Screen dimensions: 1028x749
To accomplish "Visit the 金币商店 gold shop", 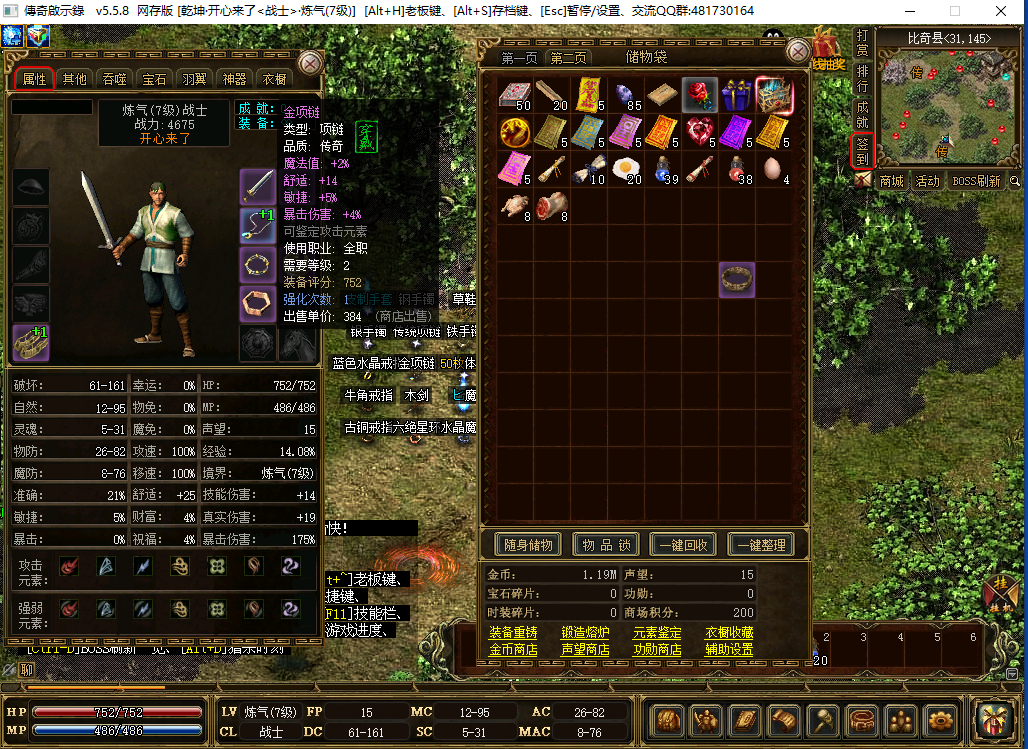I will point(513,650).
